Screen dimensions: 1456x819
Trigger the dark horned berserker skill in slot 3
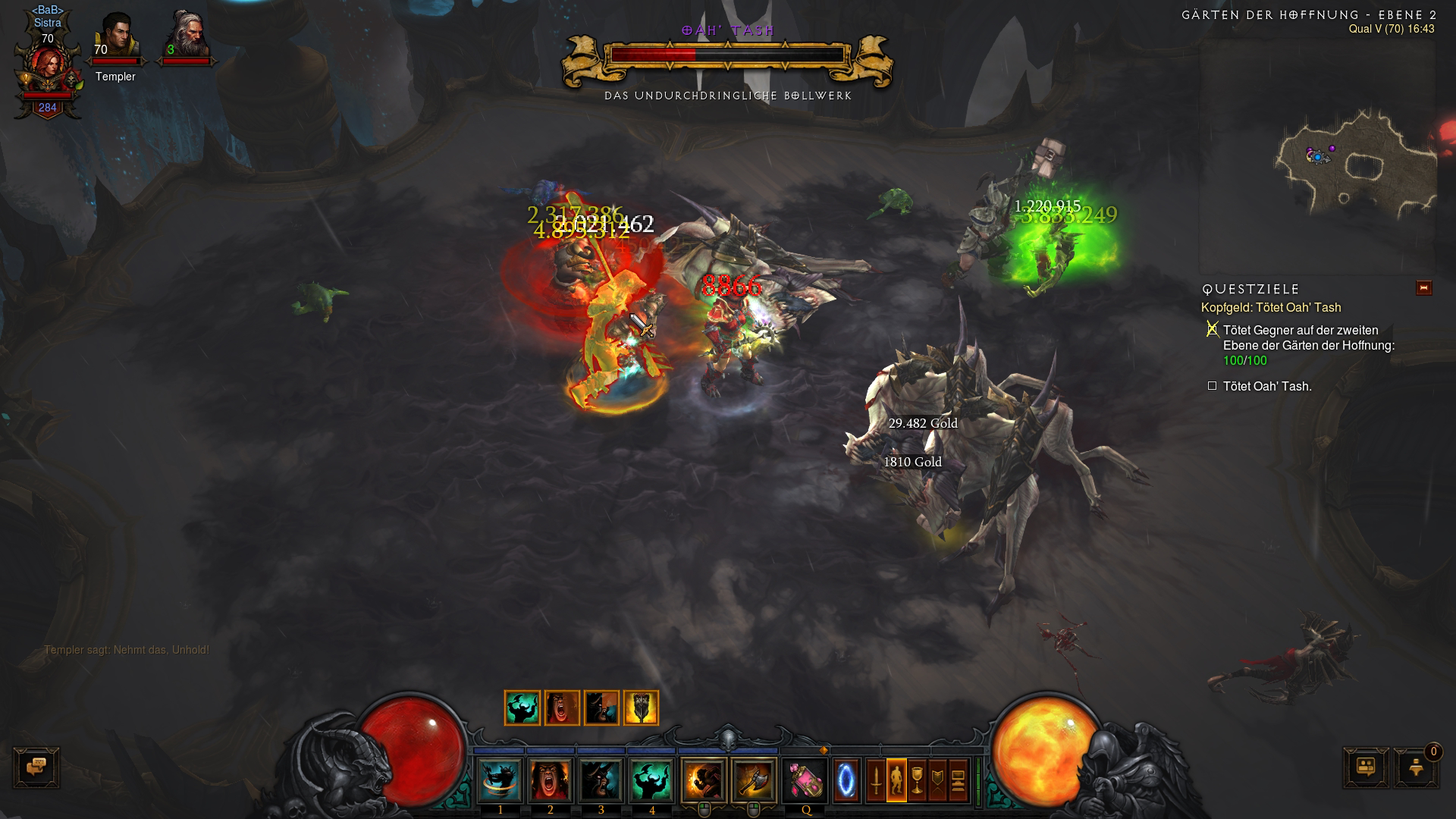[x=601, y=780]
